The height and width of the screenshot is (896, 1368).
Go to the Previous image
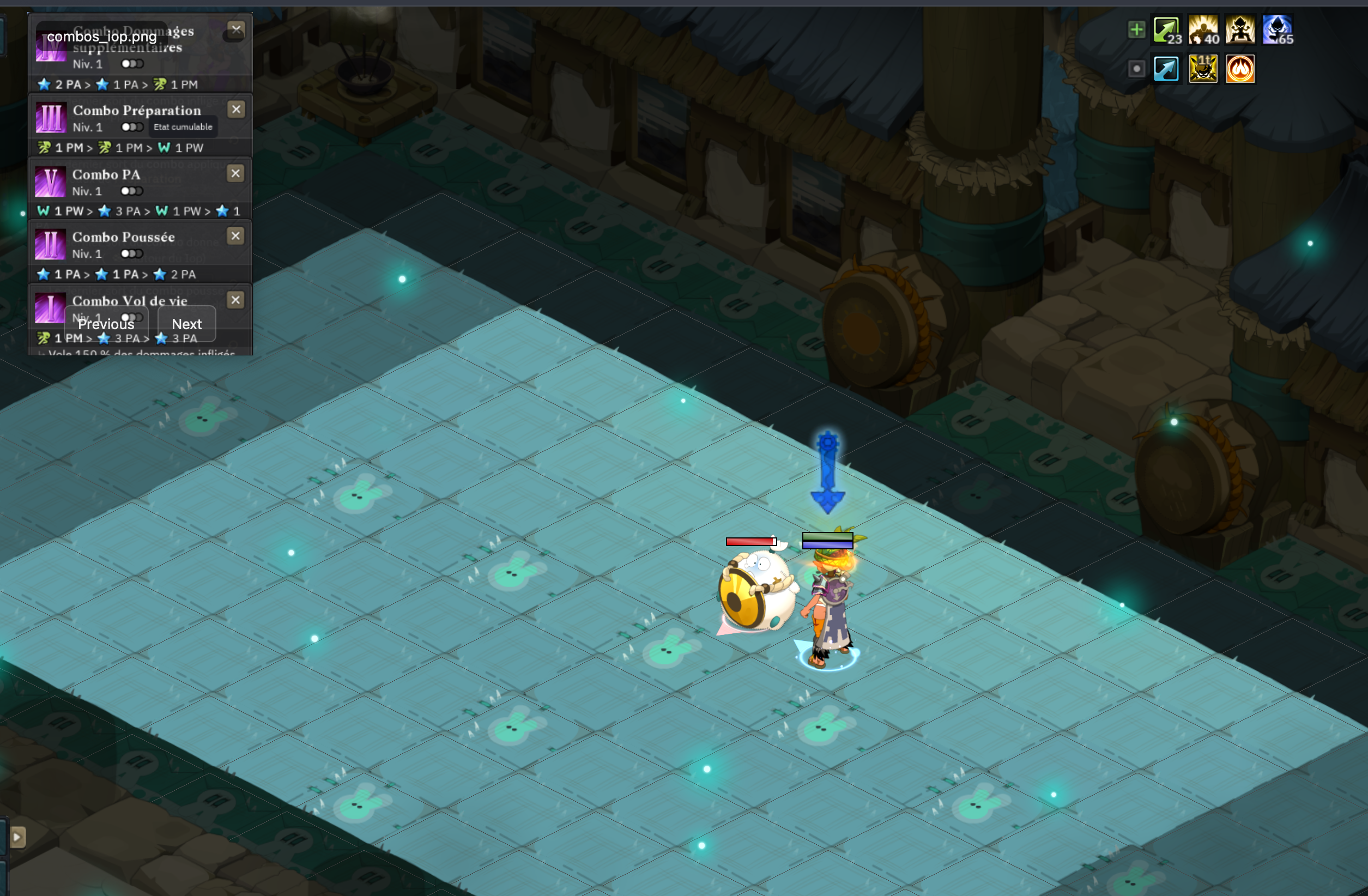[106, 324]
